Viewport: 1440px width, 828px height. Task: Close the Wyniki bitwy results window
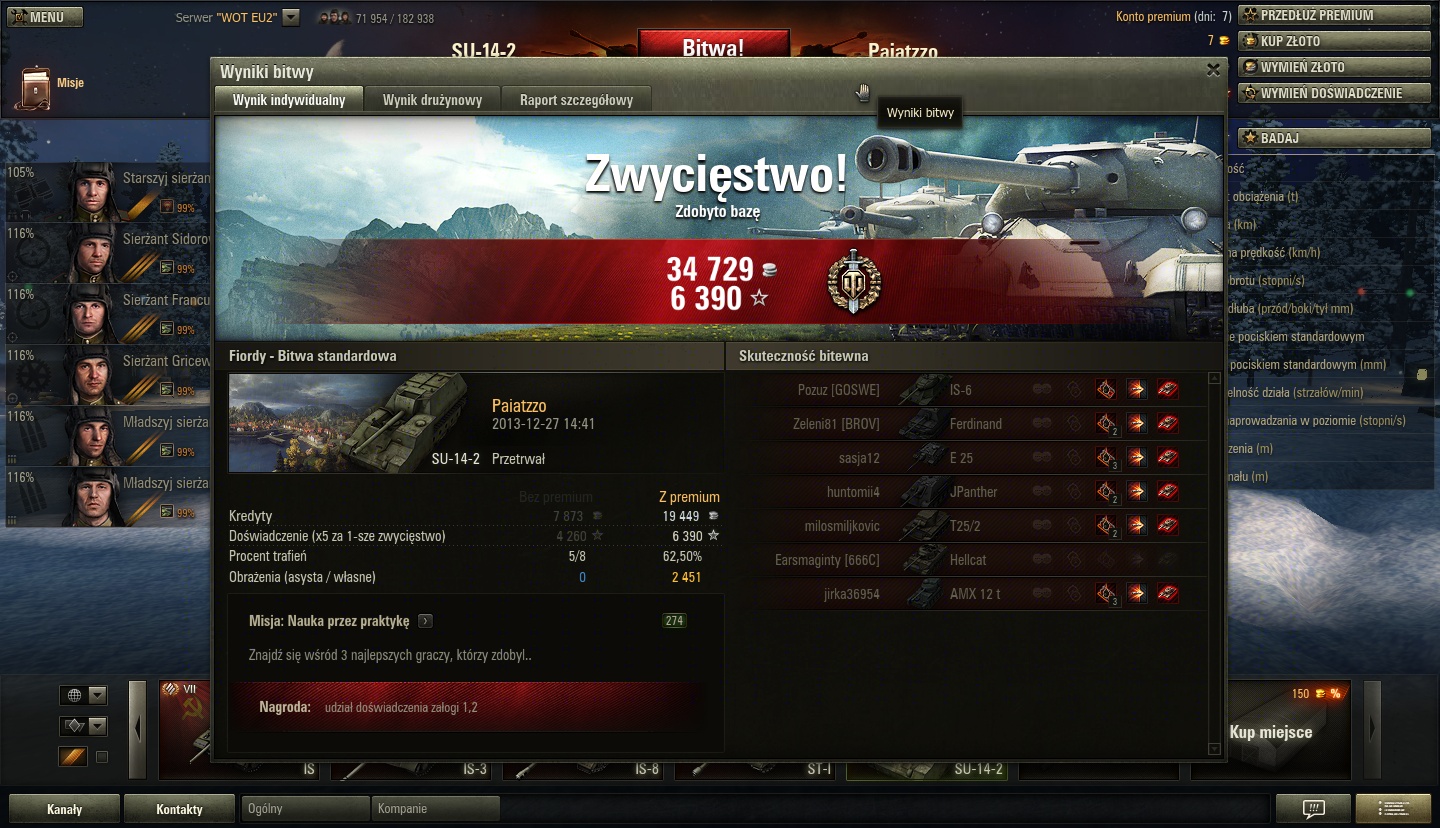[x=1213, y=70]
